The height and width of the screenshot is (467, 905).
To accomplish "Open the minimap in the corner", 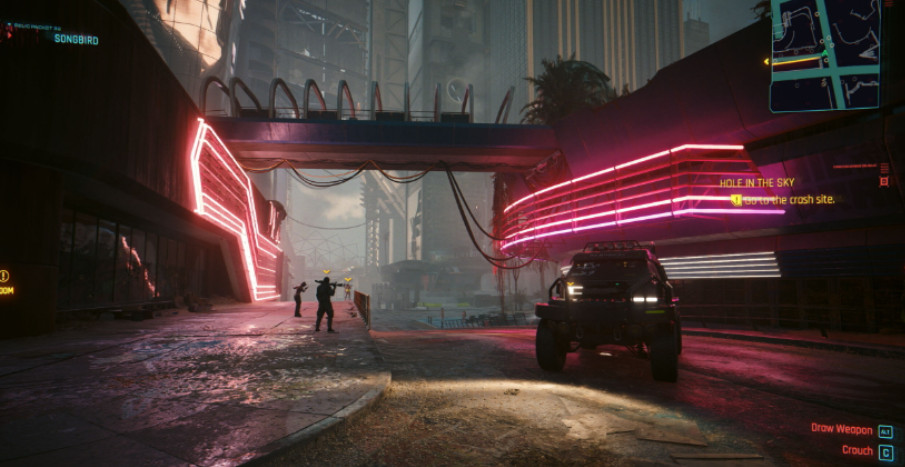I will pos(825,53).
